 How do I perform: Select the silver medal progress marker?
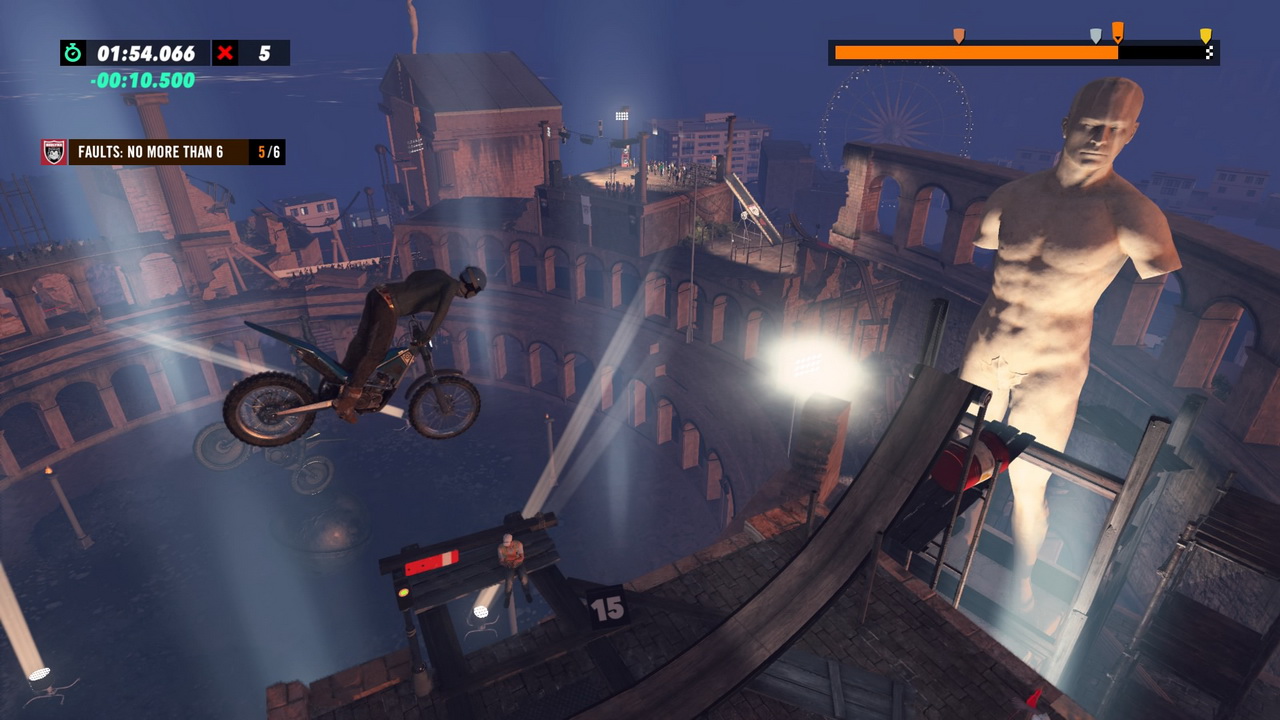point(1095,36)
